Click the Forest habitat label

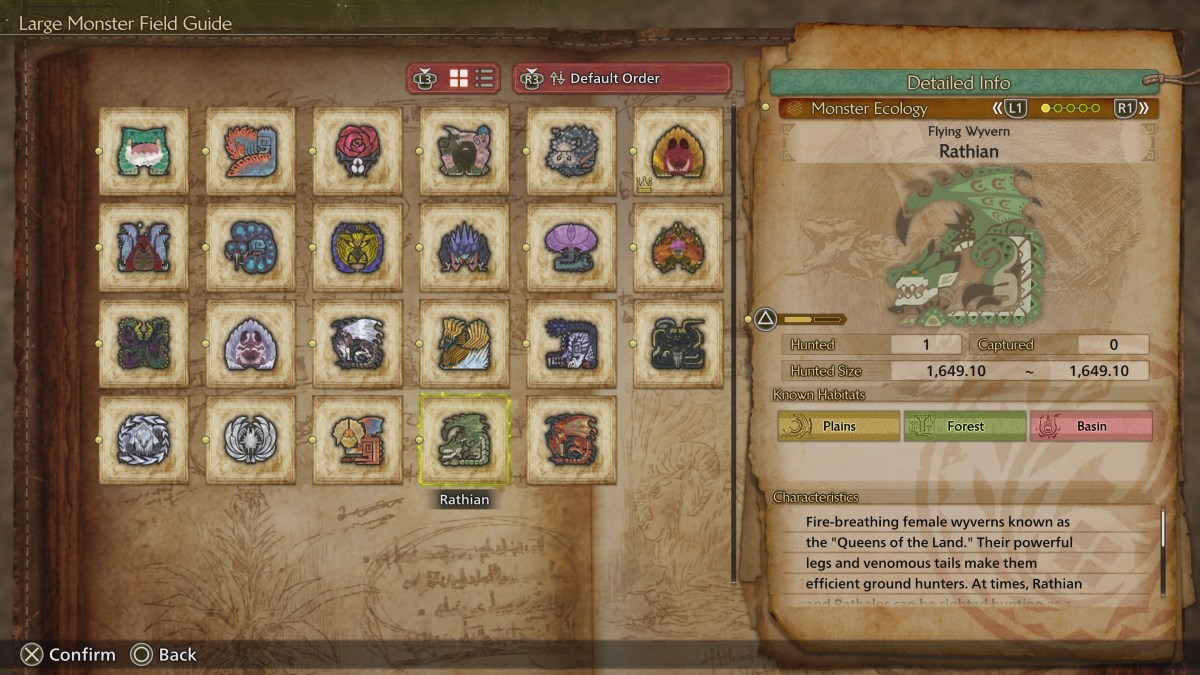click(x=965, y=426)
